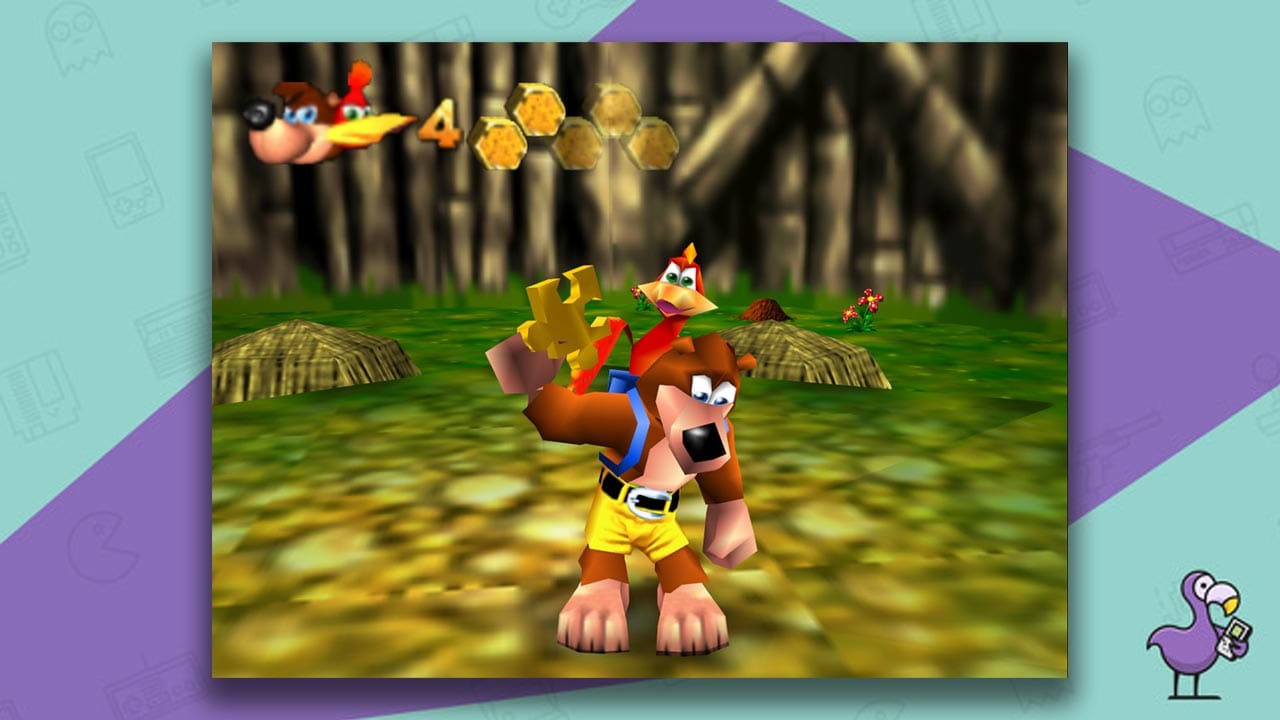1280x720 pixels.
Task: Click the ghost outline icon top-left
Action: coord(78,40)
